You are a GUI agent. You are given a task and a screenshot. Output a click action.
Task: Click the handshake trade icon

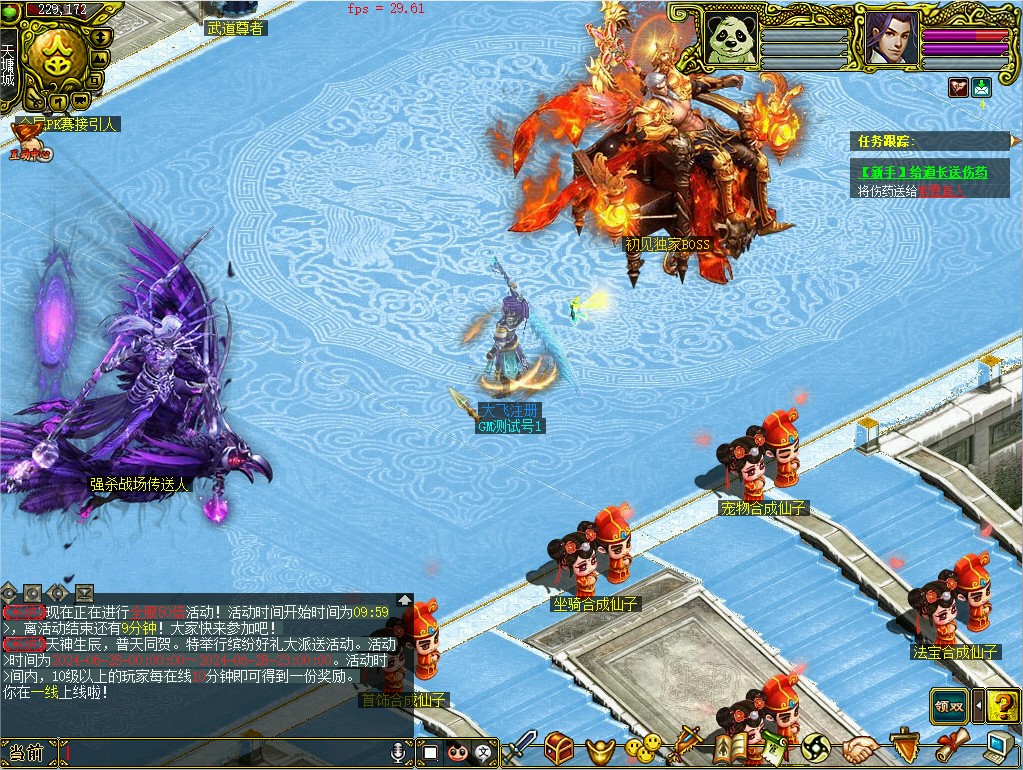click(859, 747)
